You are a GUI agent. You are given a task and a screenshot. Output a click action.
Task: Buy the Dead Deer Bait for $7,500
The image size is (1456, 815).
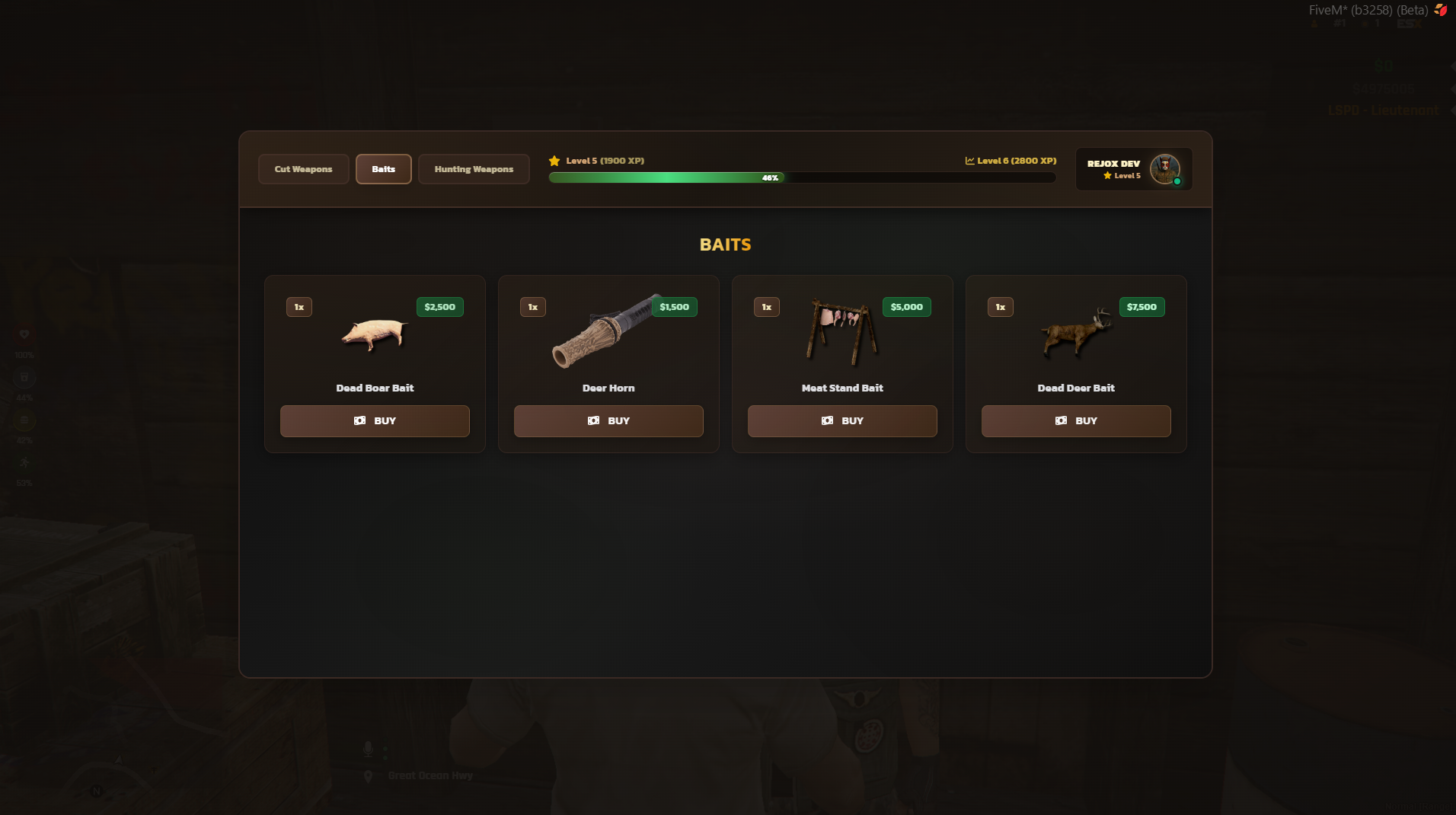[x=1076, y=420]
